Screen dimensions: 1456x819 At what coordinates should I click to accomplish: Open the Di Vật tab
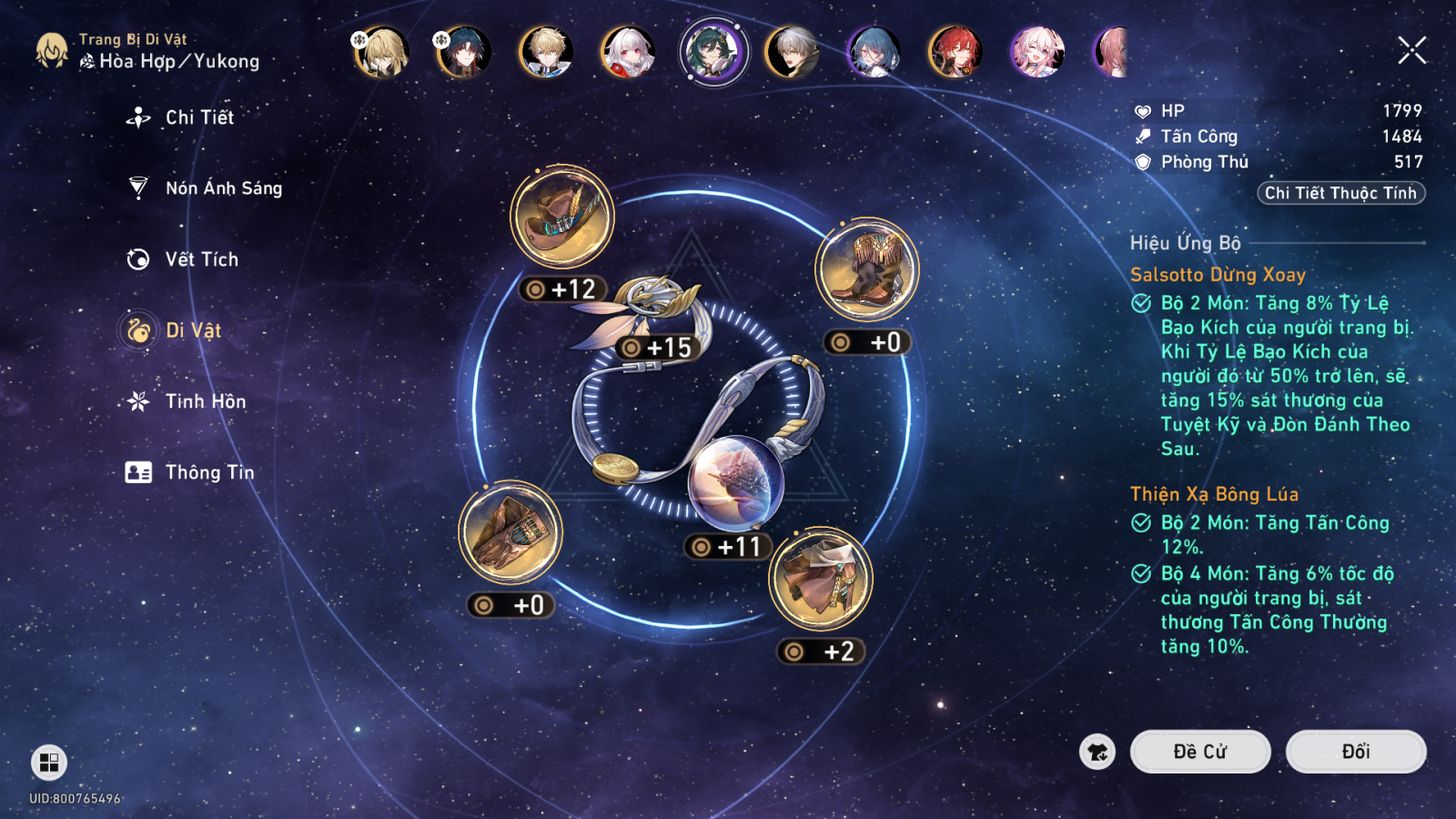click(x=193, y=330)
